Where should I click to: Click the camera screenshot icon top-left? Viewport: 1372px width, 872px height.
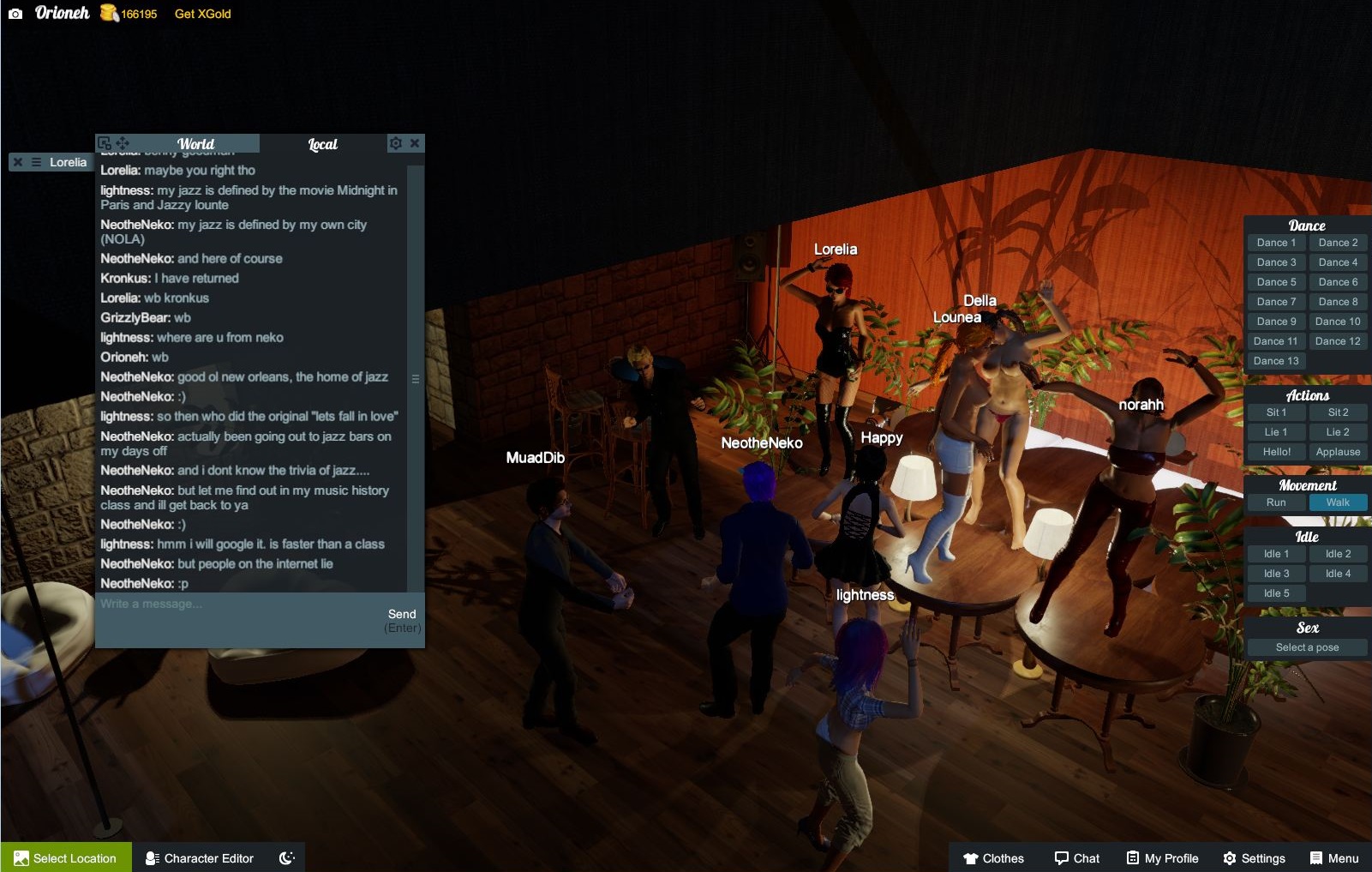[15, 13]
